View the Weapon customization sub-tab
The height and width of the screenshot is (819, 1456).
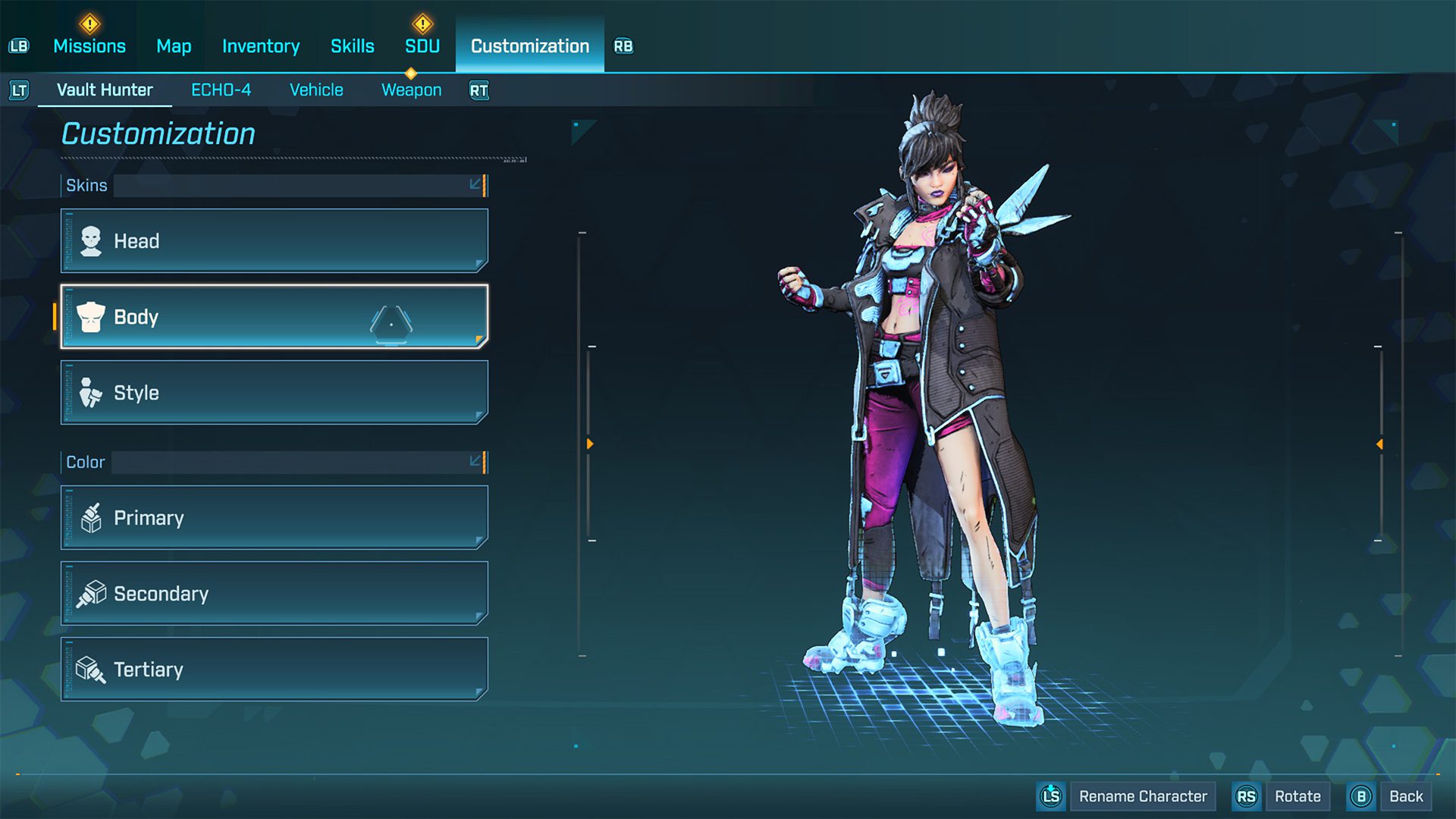[411, 90]
